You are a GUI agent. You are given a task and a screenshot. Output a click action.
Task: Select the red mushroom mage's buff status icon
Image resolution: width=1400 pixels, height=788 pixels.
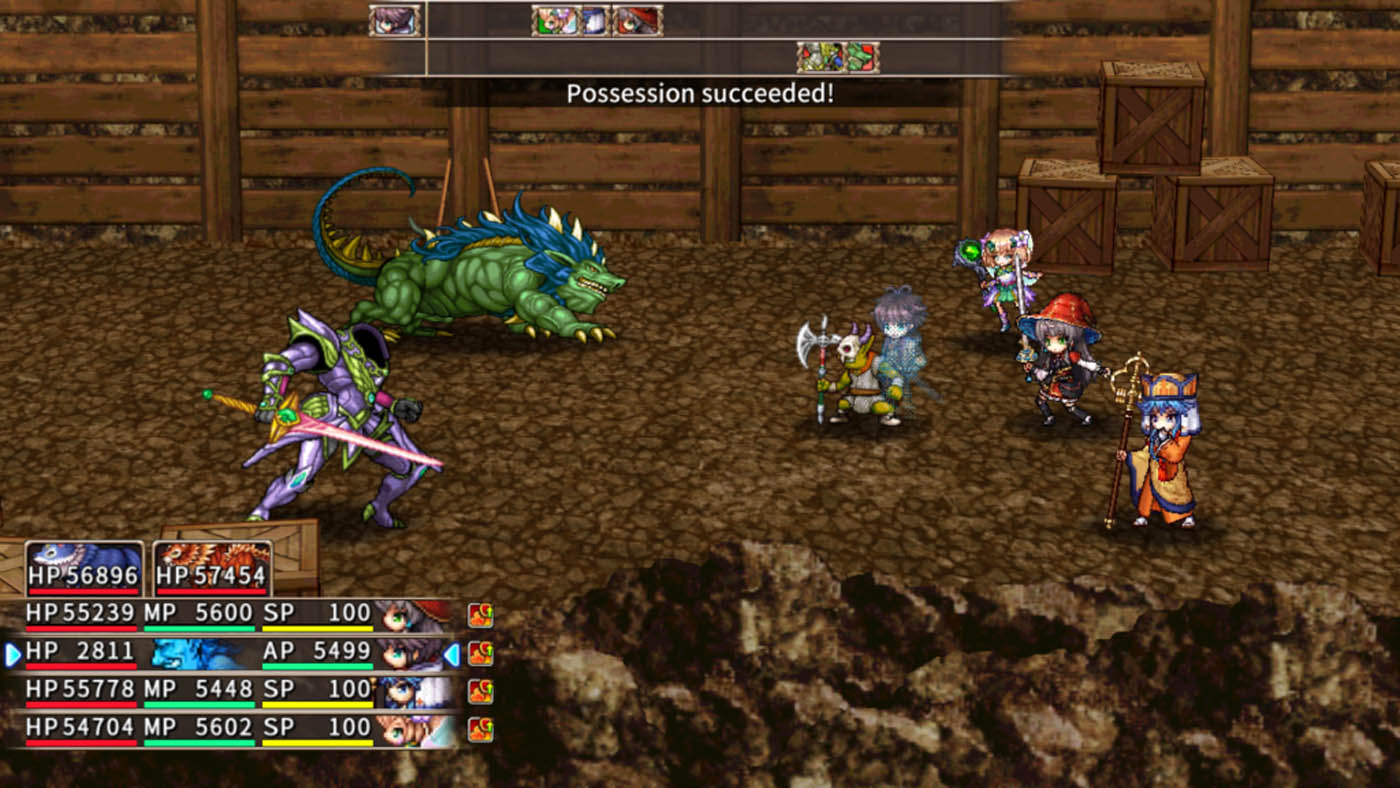pos(480,613)
